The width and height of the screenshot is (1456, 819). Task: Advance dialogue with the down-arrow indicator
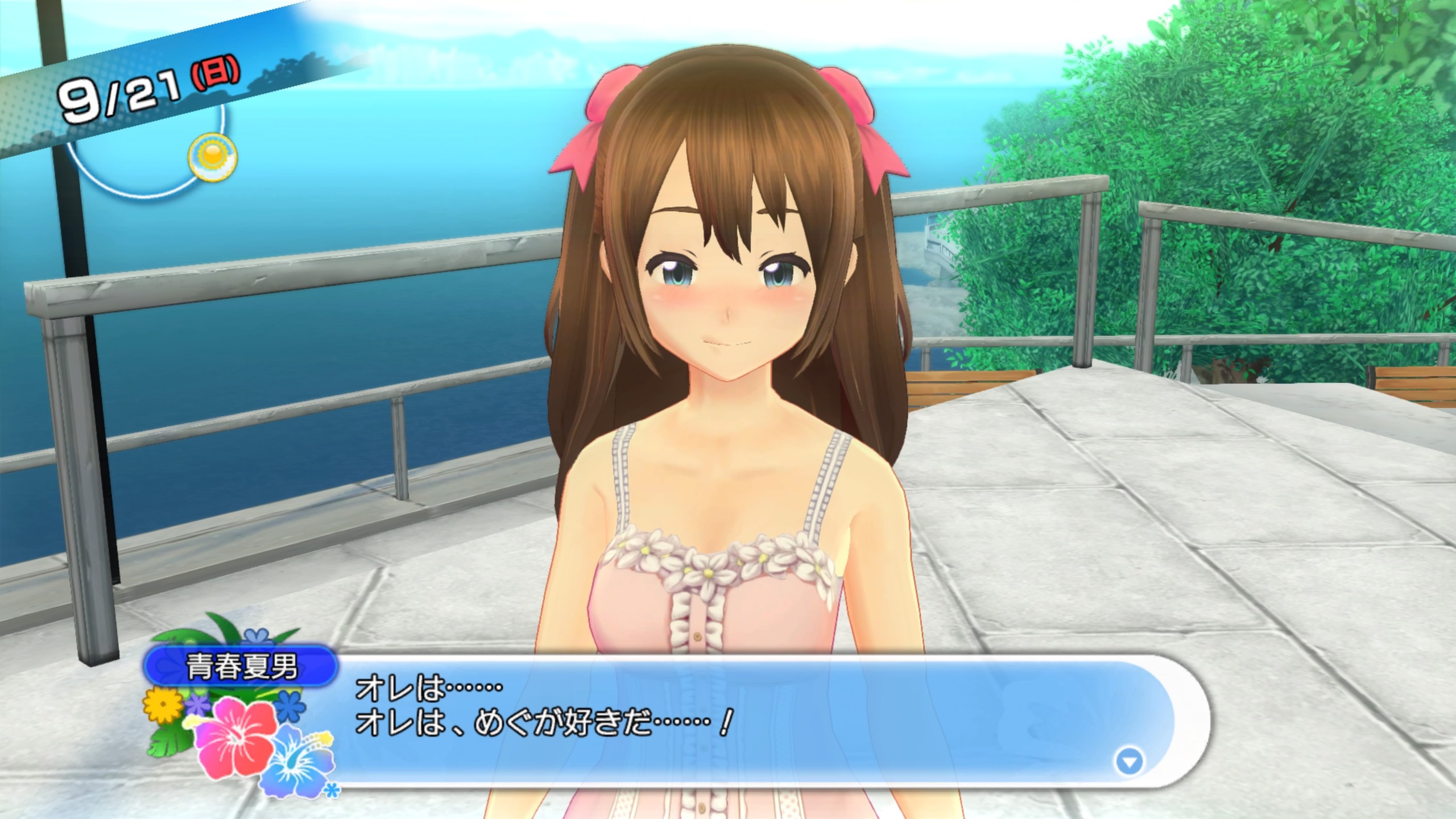(x=1130, y=762)
